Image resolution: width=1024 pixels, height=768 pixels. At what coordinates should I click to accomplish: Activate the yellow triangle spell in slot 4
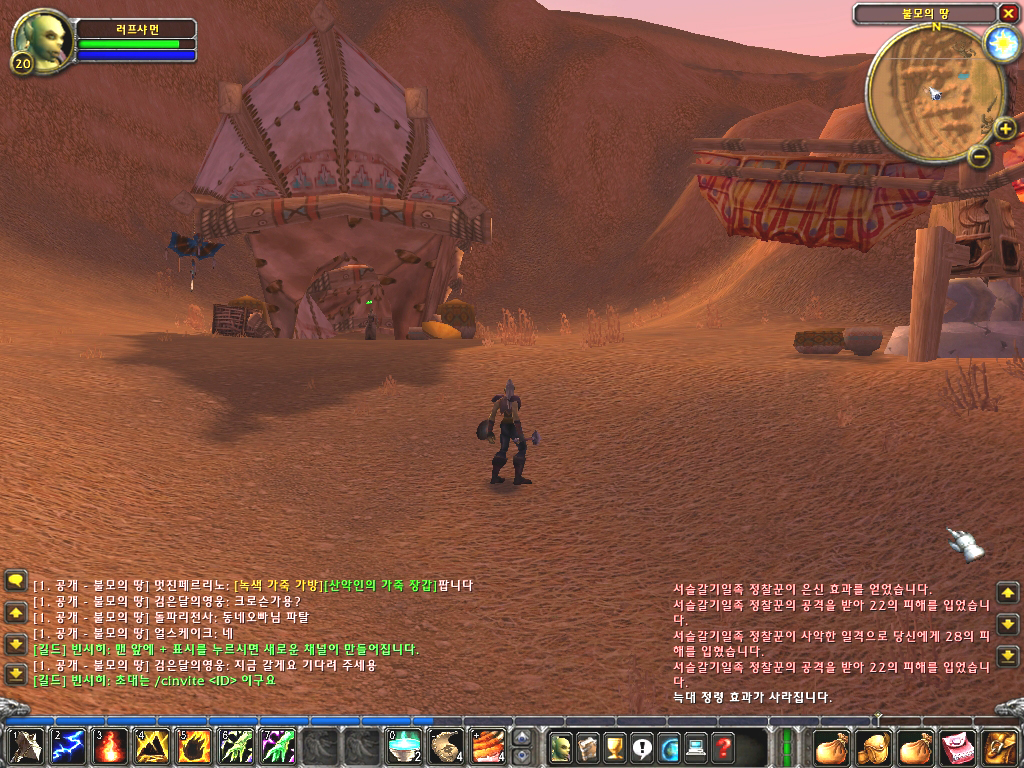pyautogui.click(x=151, y=747)
